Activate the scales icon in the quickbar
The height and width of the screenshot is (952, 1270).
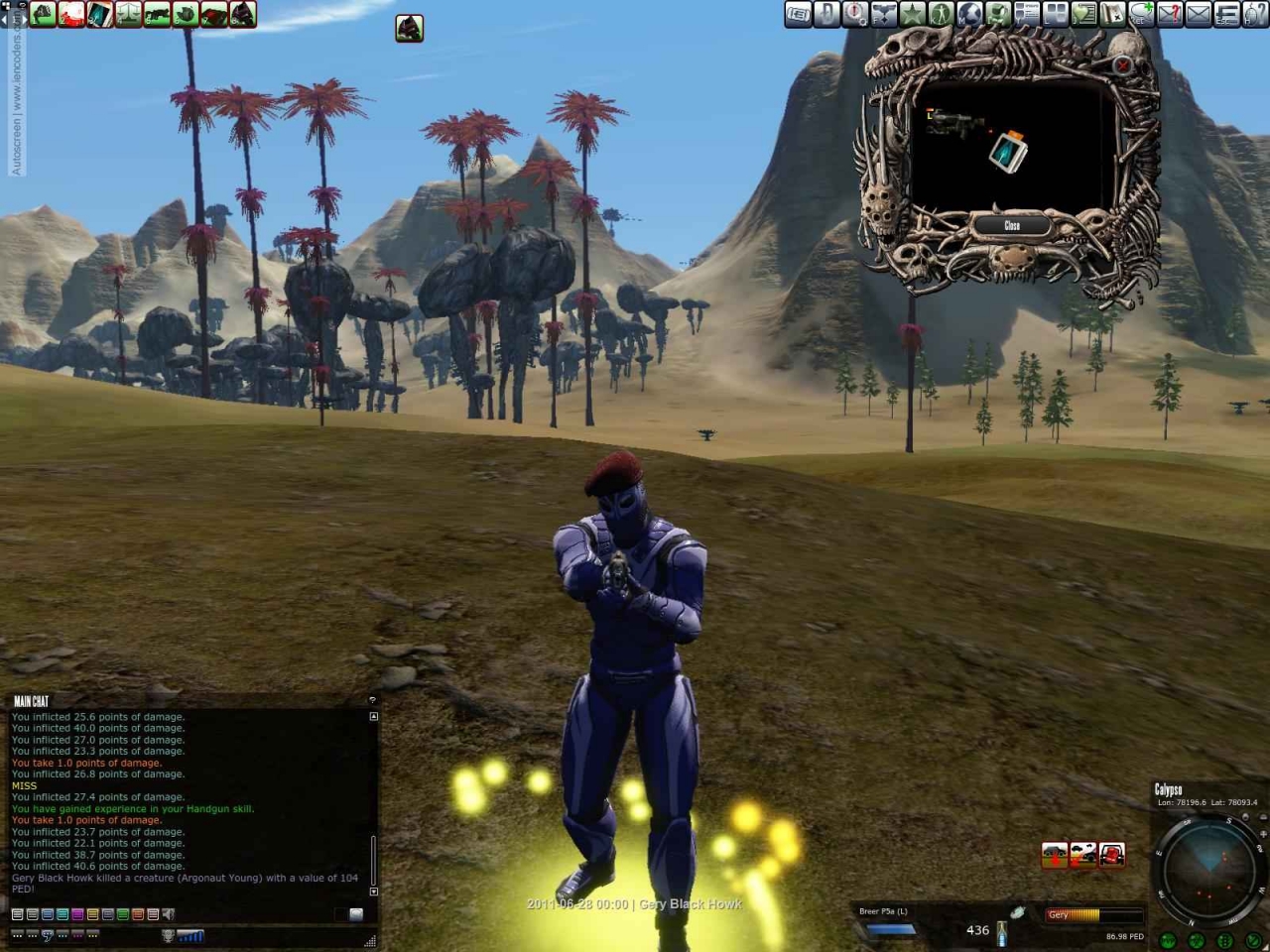point(128,14)
